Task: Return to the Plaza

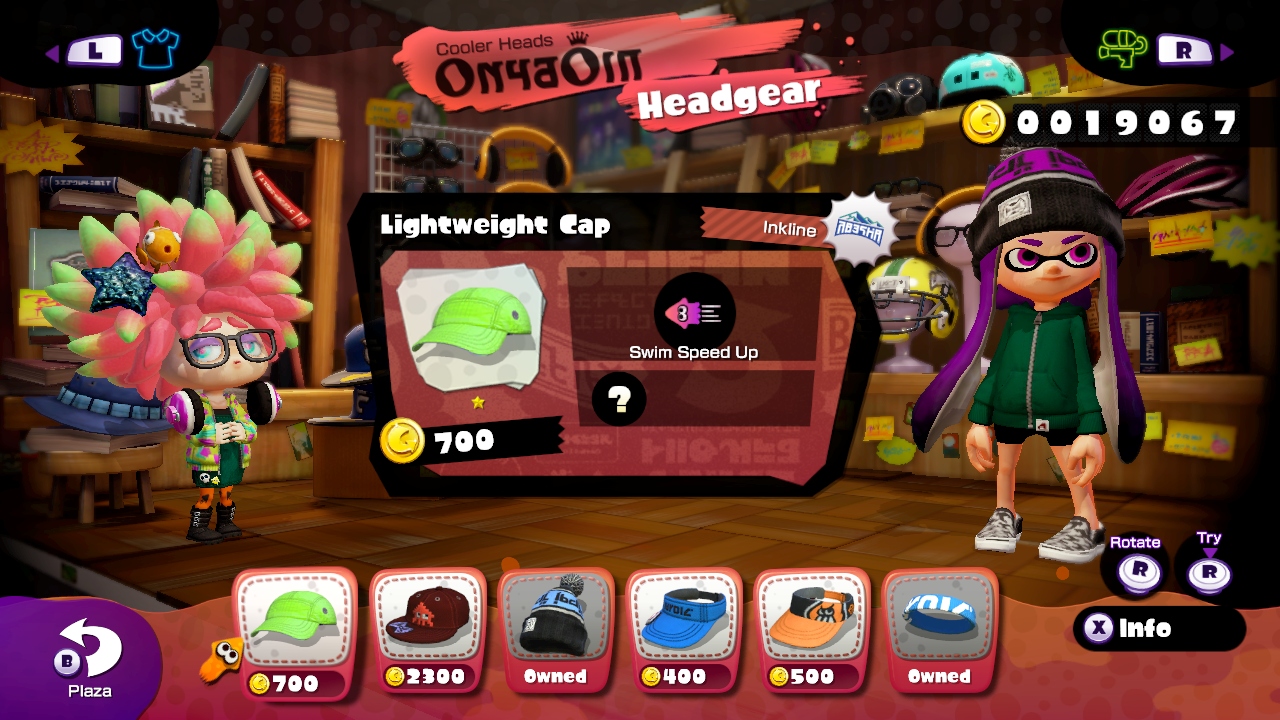Action: coord(89,655)
